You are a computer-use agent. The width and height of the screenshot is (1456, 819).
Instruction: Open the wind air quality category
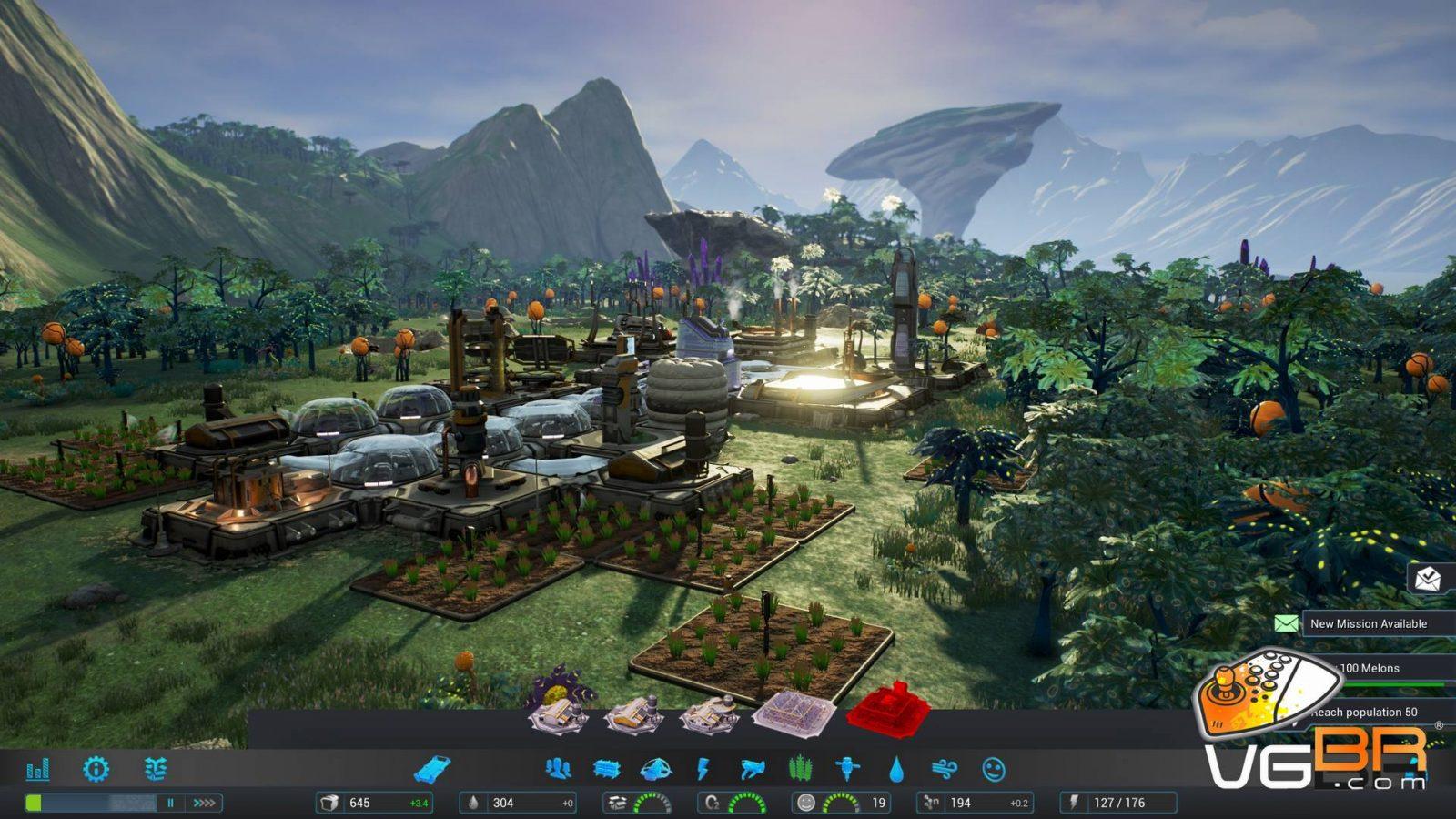[945, 770]
